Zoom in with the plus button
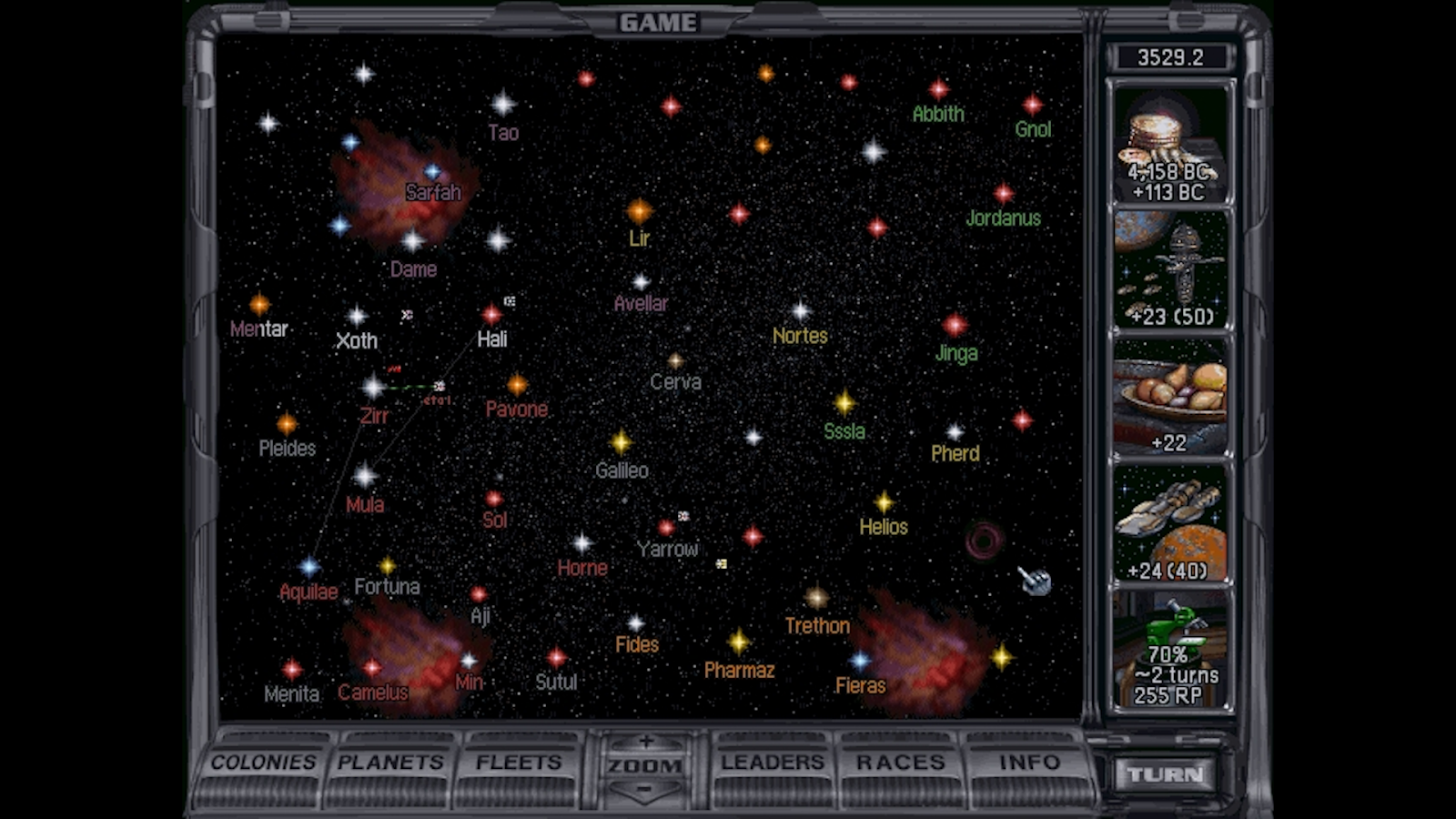 point(645,742)
